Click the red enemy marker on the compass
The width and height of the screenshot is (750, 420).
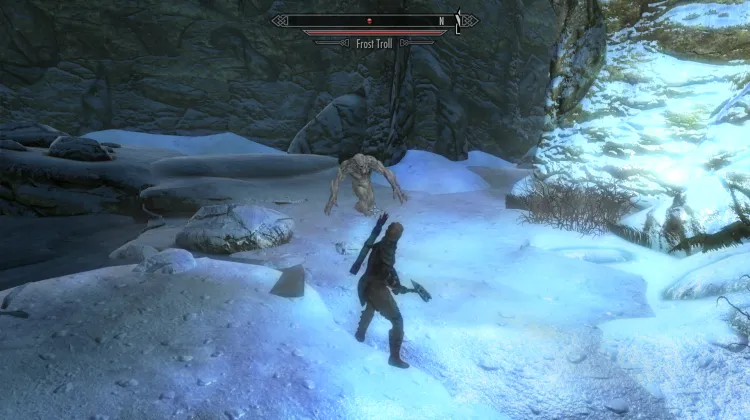pos(368,20)
